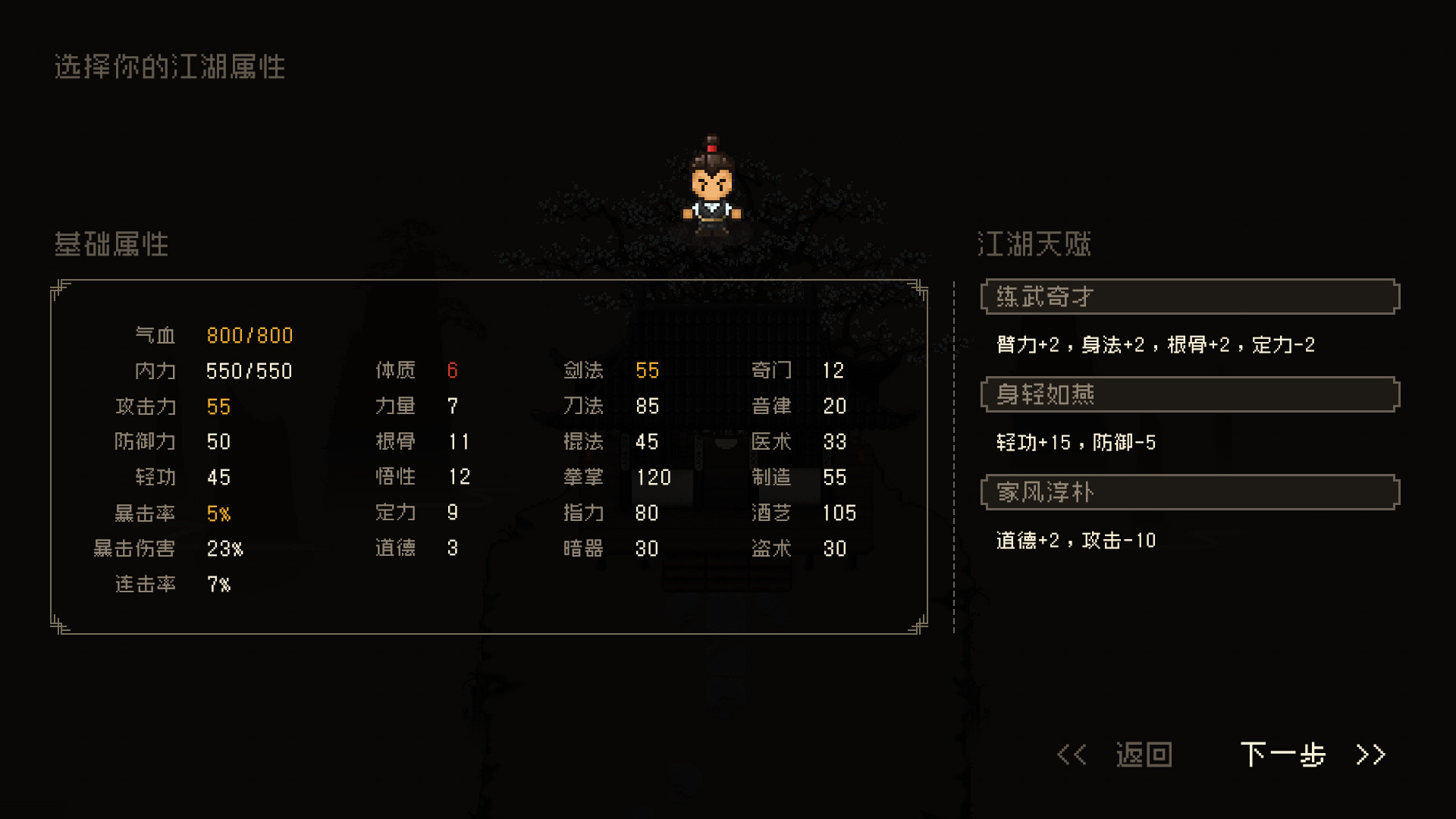Expand the 身轻如燕 talent box
Viewport: 1456px width, 819px height.
click(1191, 395)
